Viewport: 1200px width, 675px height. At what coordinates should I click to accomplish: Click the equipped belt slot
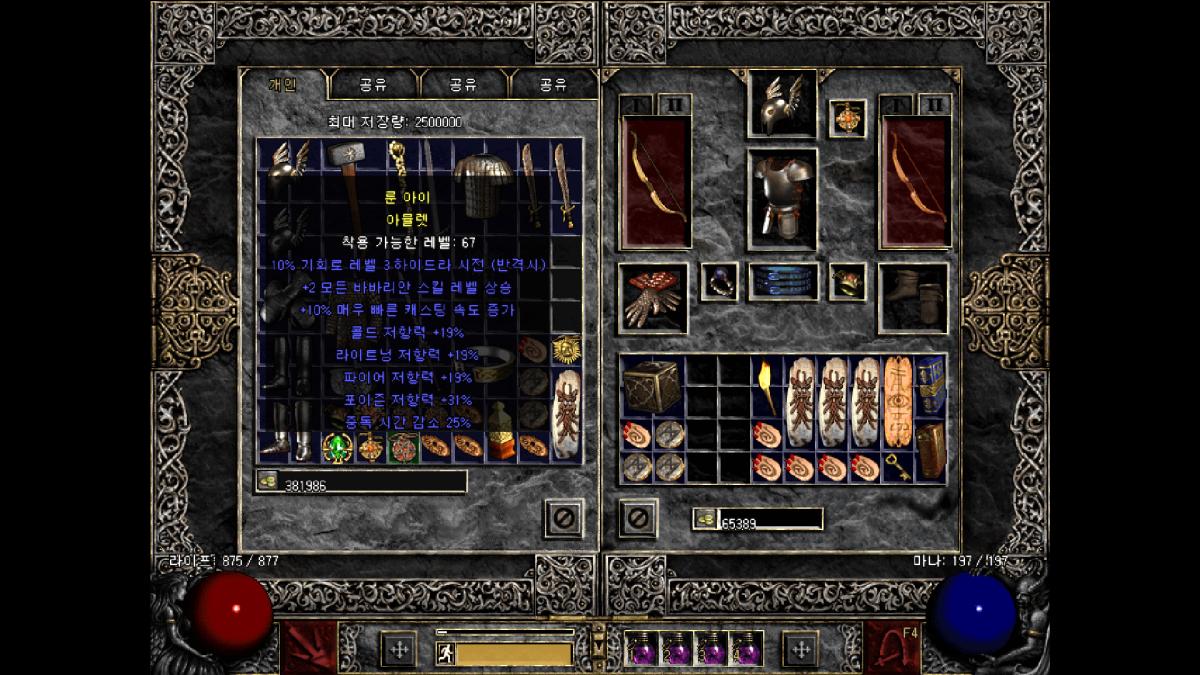click(783, 282)
